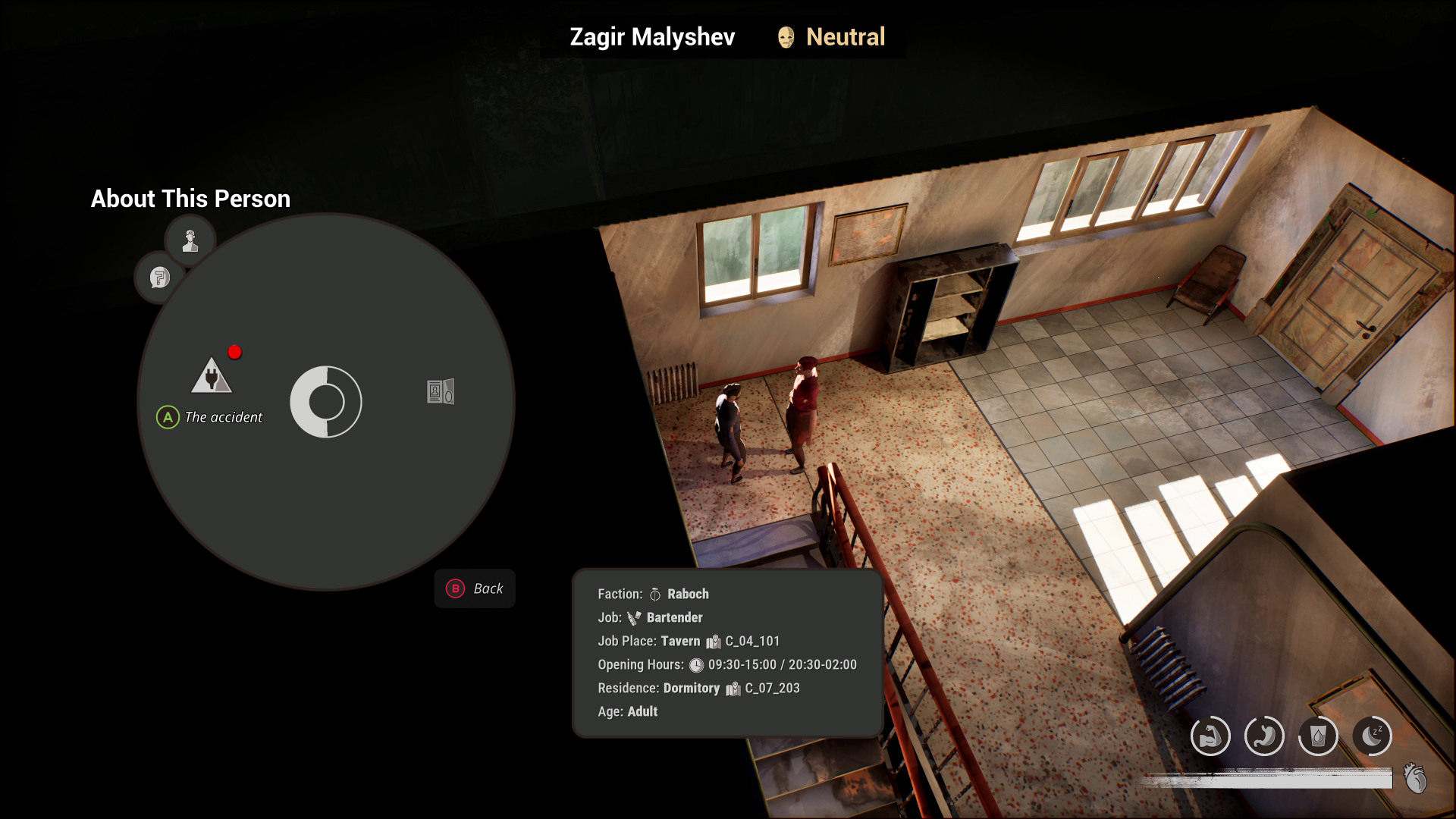Check the water glass thirst status icon
Viewport: 1456px width, 819px height.
pos(1318,736)
